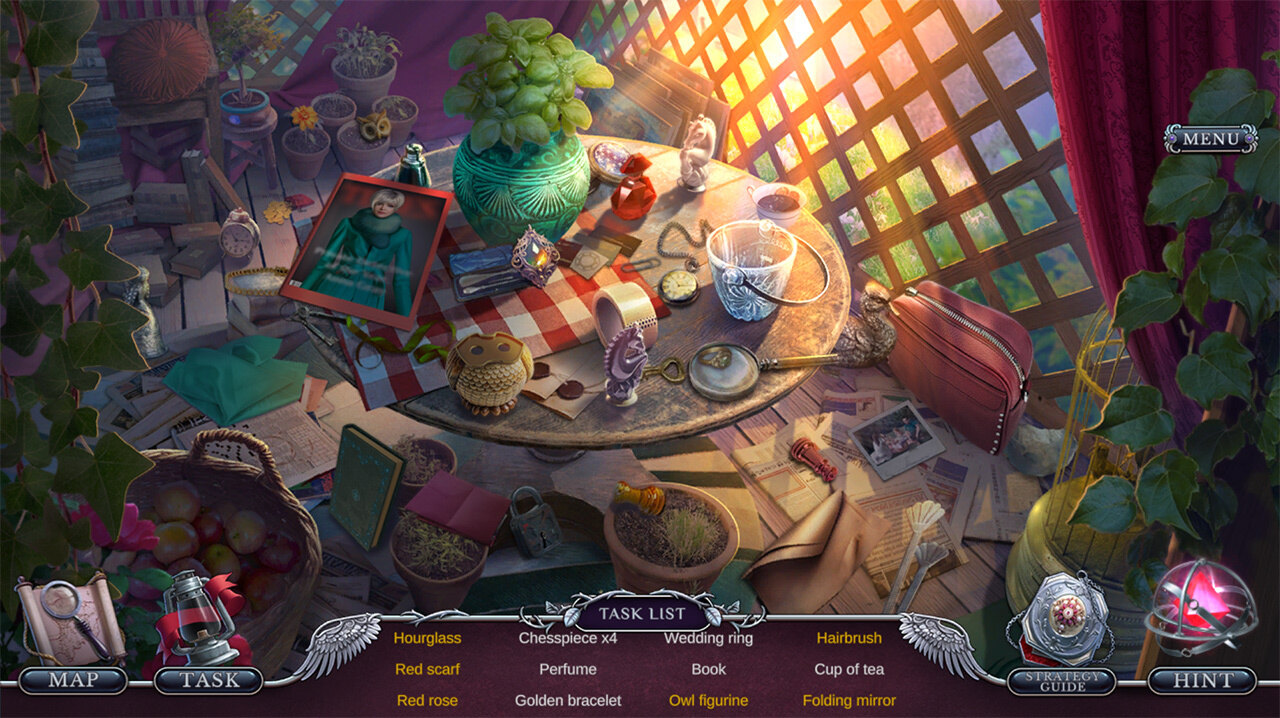Select the parchment map scroll icon
Viewport: 1280px width, 718px height.
68,620
